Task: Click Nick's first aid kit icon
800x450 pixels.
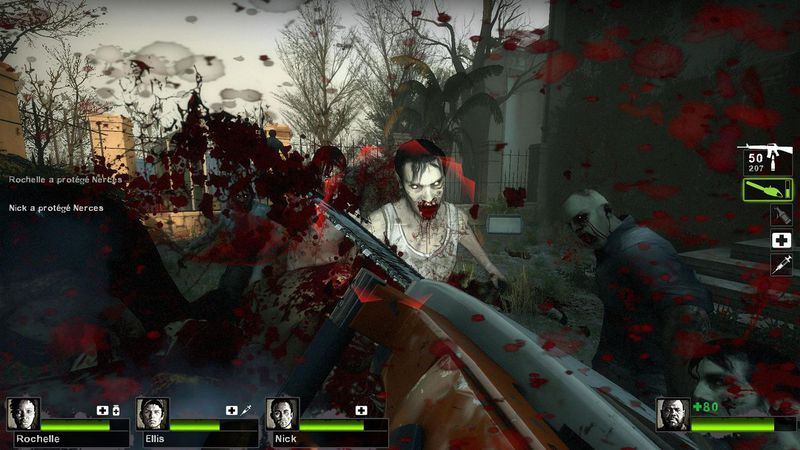Action: (361, 410)
